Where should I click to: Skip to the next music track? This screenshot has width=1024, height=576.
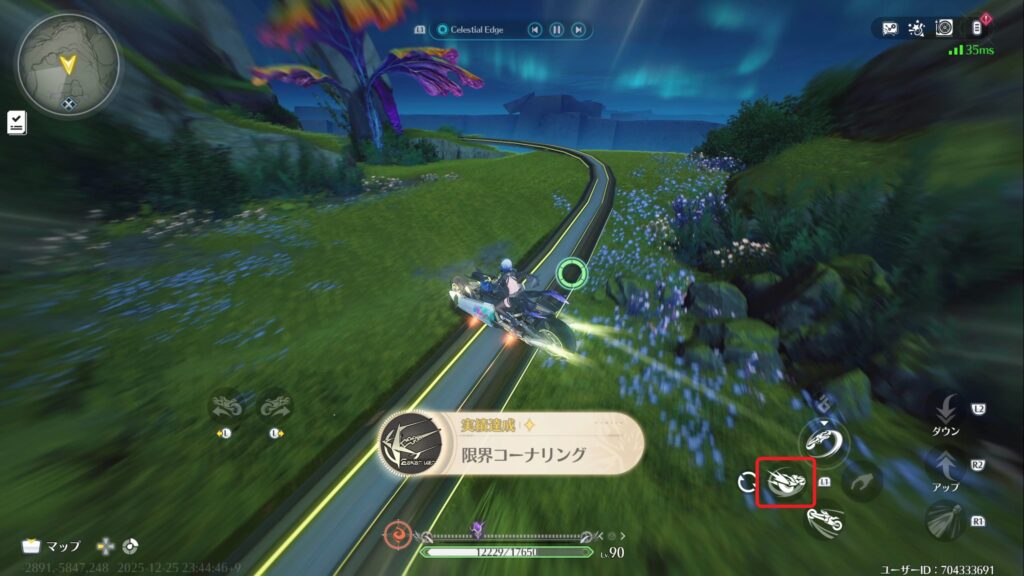(578, 30)
